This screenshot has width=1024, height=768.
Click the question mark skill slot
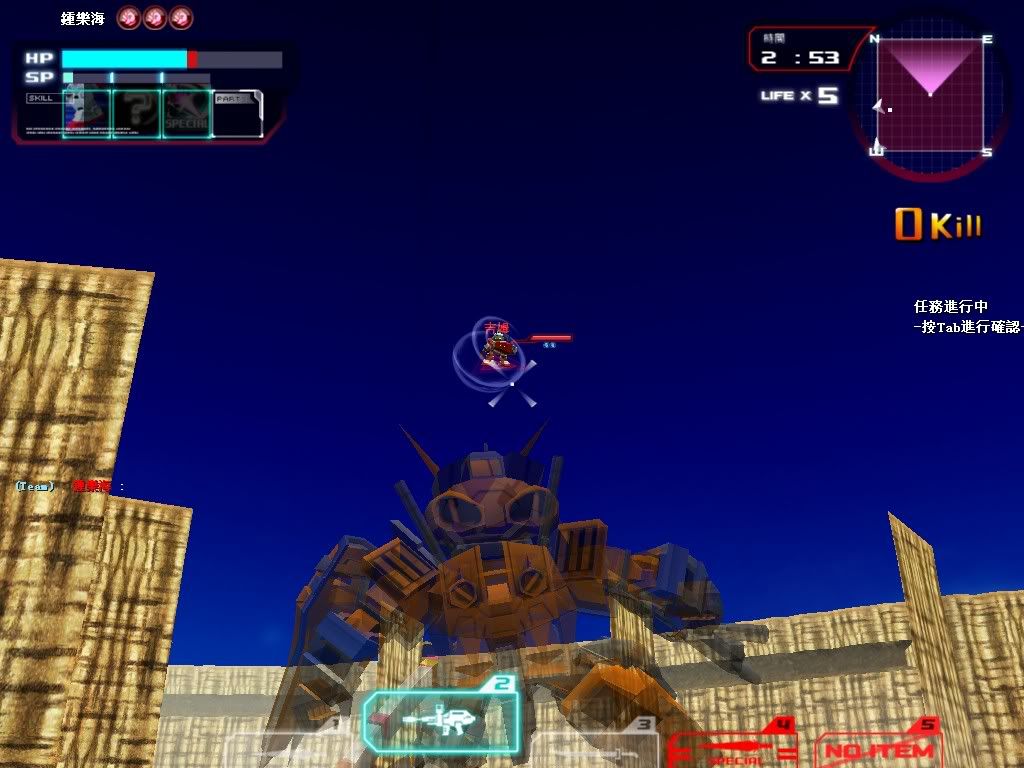[x=136, y=113]
